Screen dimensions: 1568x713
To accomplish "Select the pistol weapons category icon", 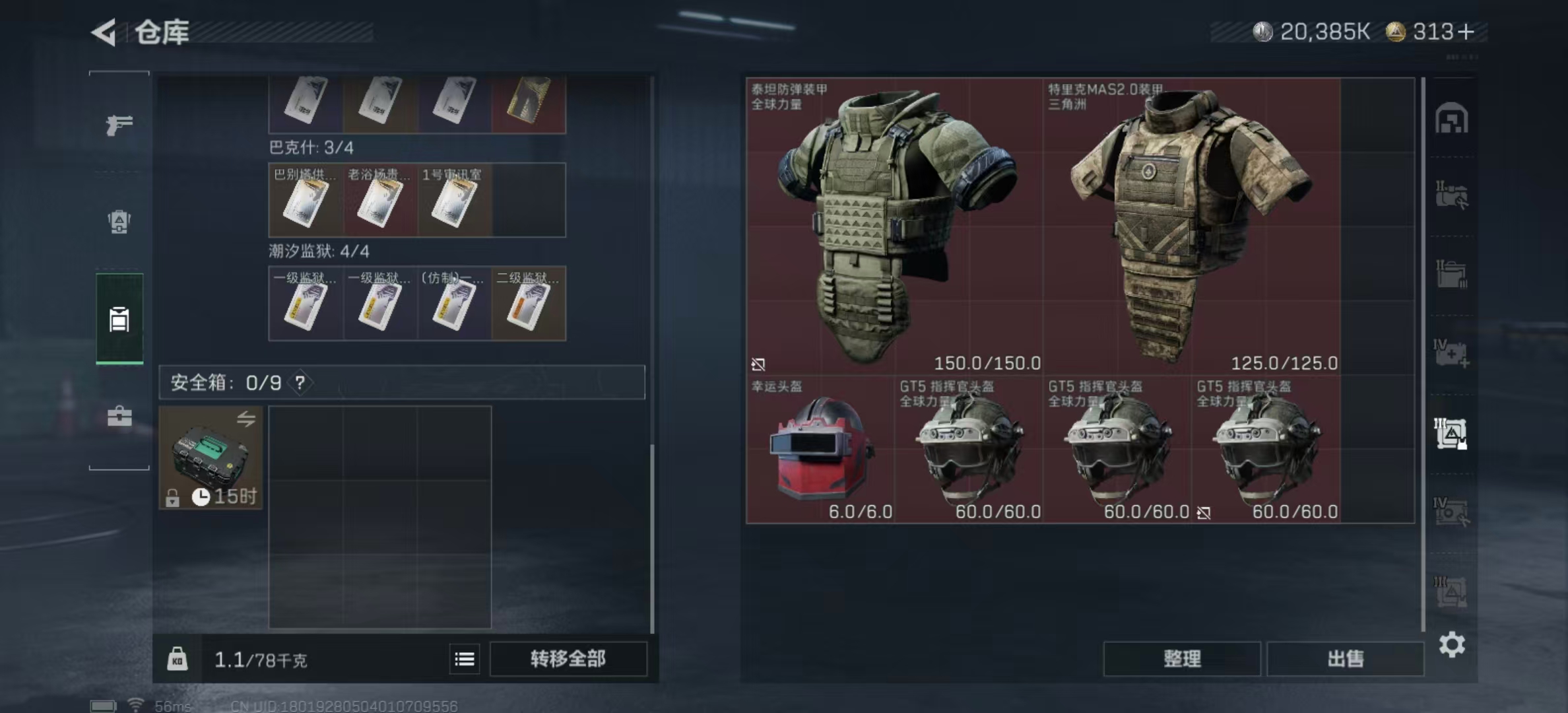I will 119,124.
